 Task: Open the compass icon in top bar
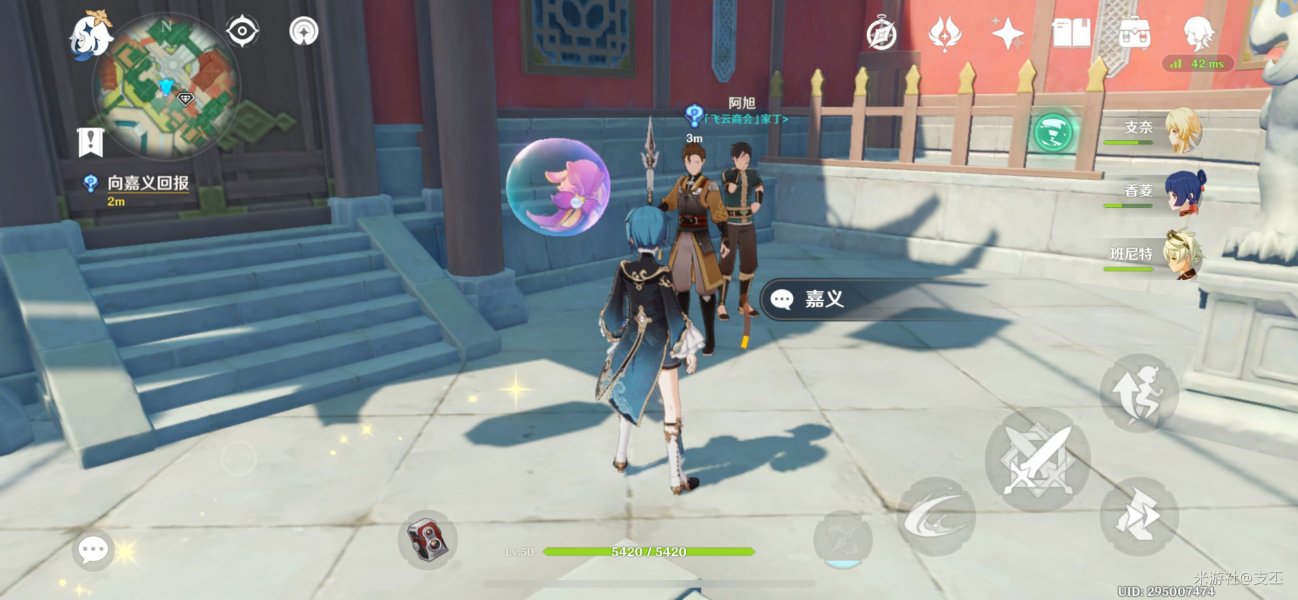tap(881, 34)
